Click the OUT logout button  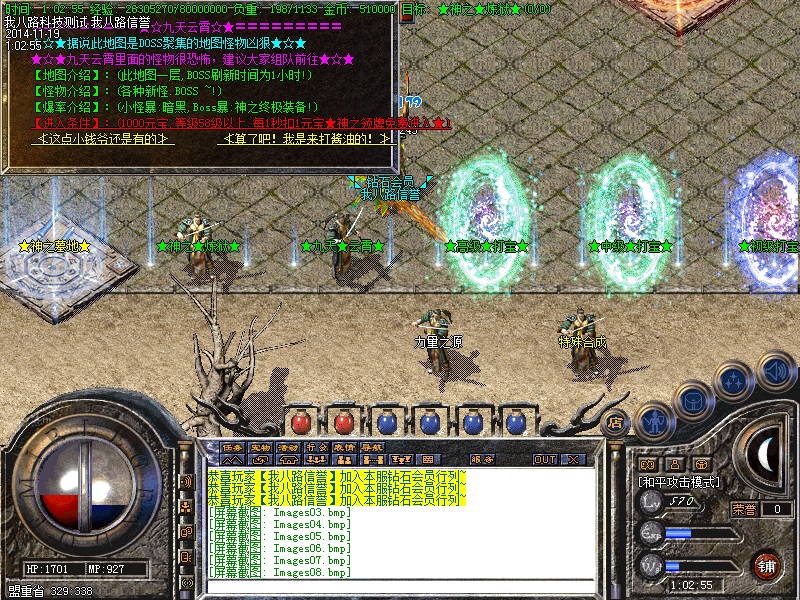click(x=545, y=459)
